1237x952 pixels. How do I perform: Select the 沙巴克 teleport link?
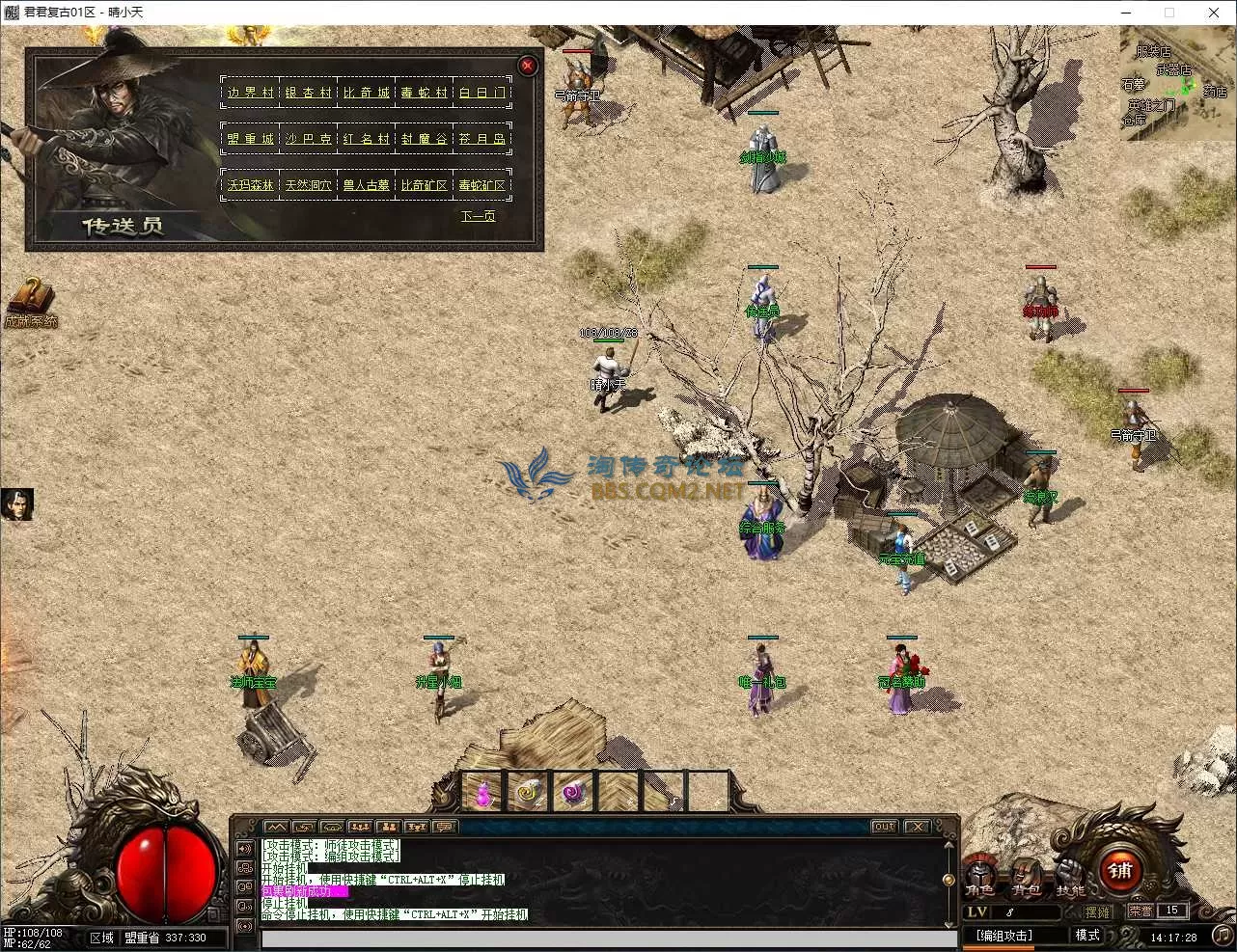[x=309, y=139]
